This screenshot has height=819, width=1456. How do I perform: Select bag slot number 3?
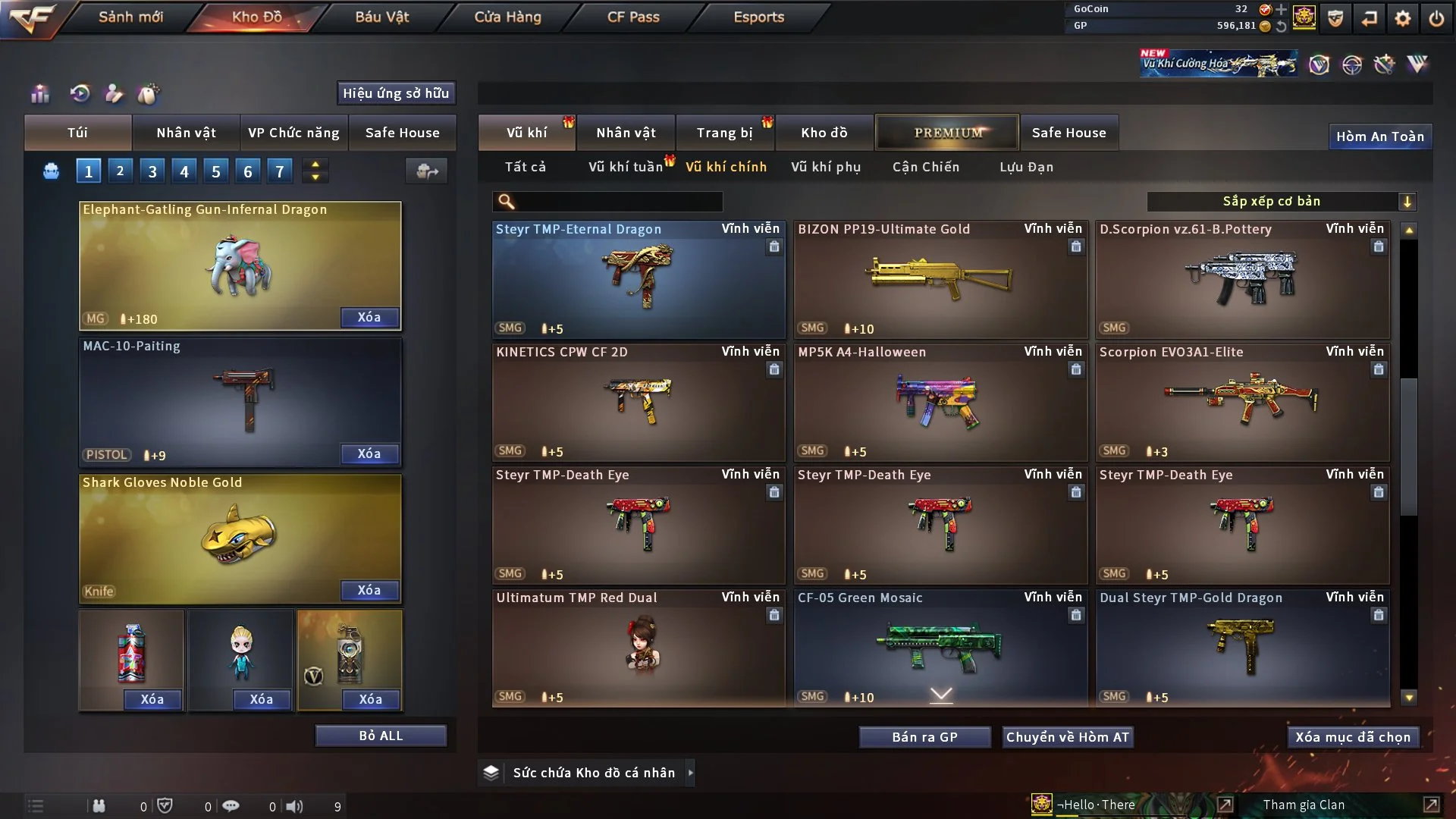point(152,171)
